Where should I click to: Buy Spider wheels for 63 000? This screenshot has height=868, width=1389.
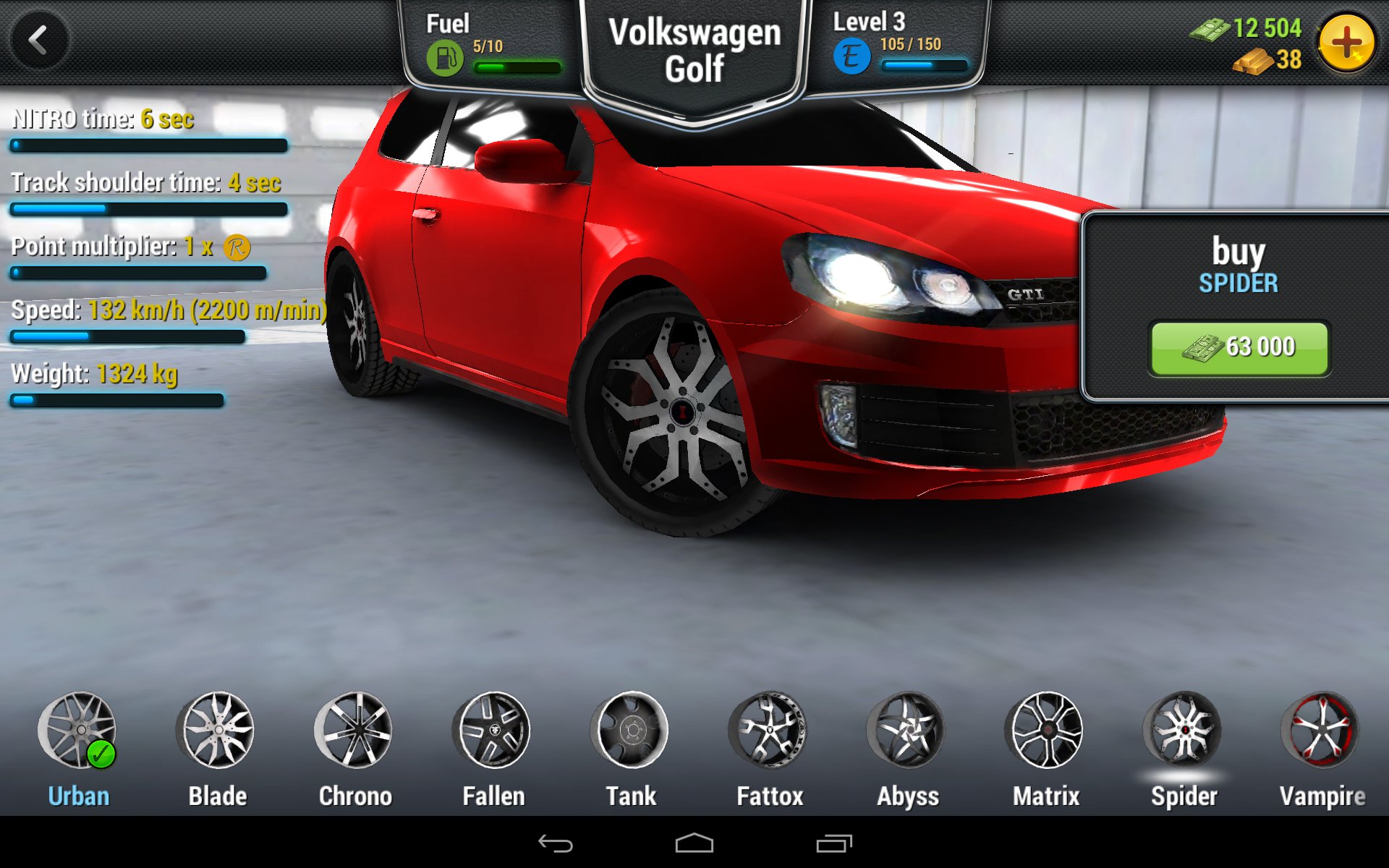coord(1239,348)
